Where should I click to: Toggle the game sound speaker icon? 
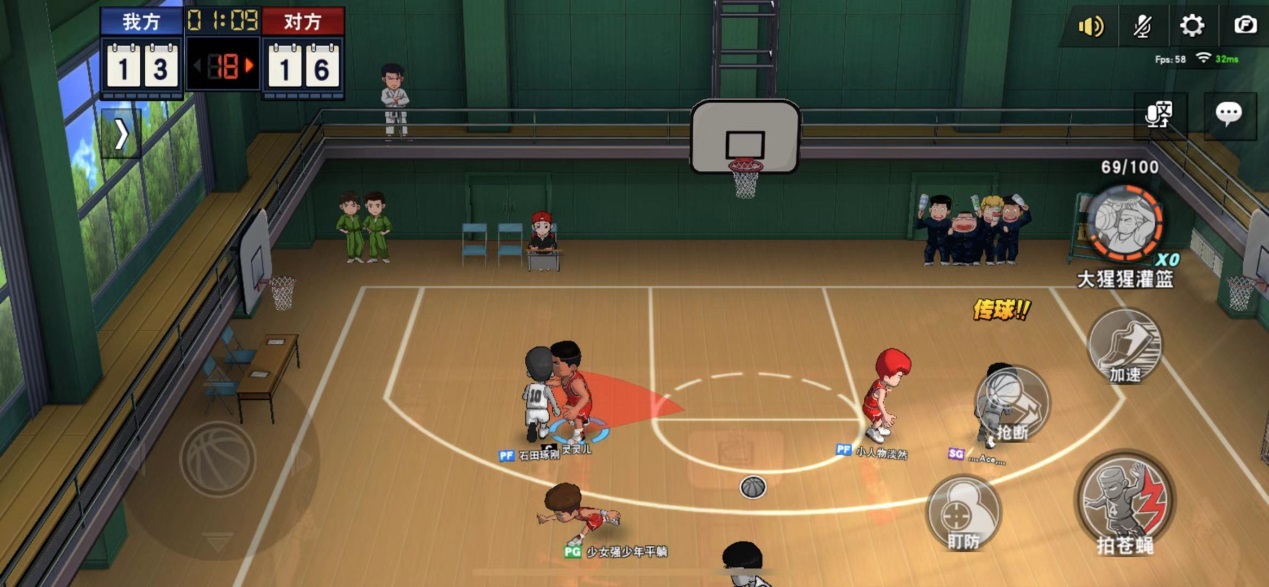[1089, 26]
